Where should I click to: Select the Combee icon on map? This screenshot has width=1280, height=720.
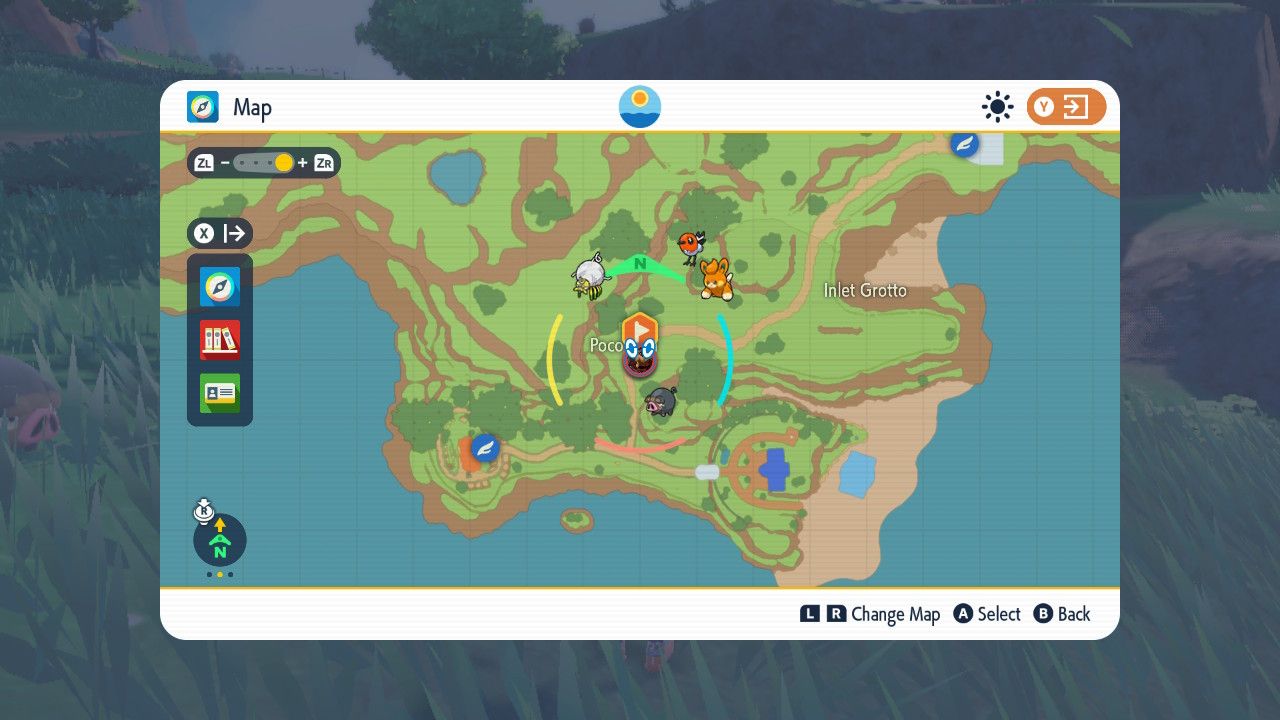coord(590,276)
